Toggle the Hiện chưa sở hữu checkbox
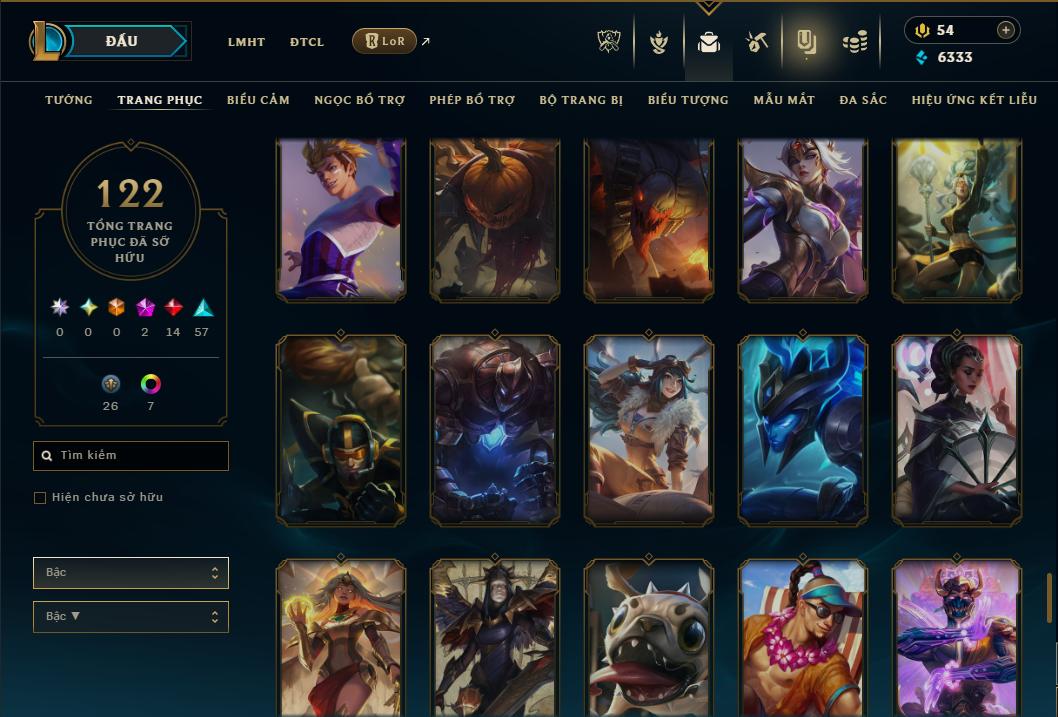Viewport: 1058px width, 717px height. click(40, 498)
